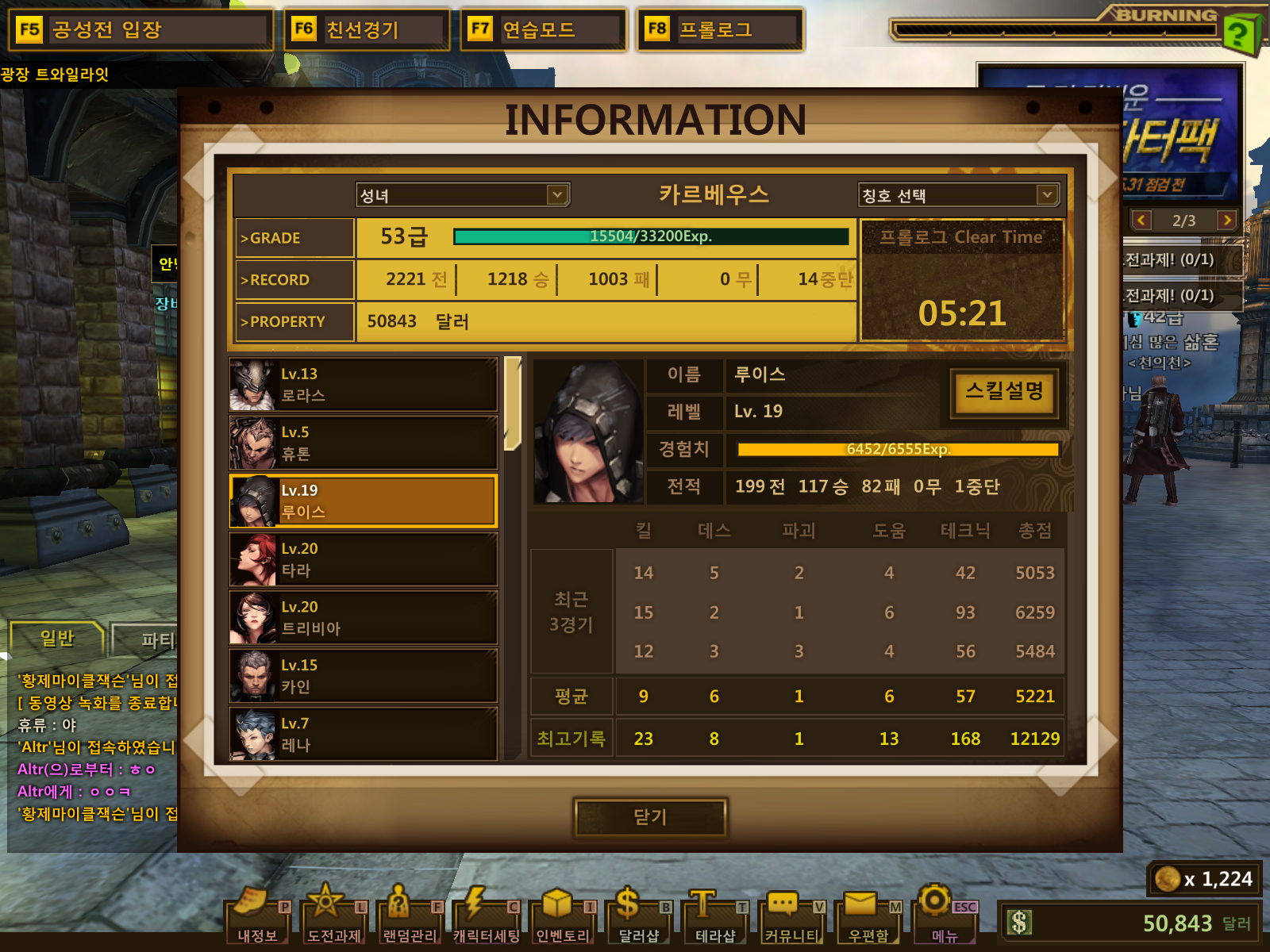The image size is (1270, 952).
Task: Open the 친선경기 friendly match
Action: pos(368,30)
